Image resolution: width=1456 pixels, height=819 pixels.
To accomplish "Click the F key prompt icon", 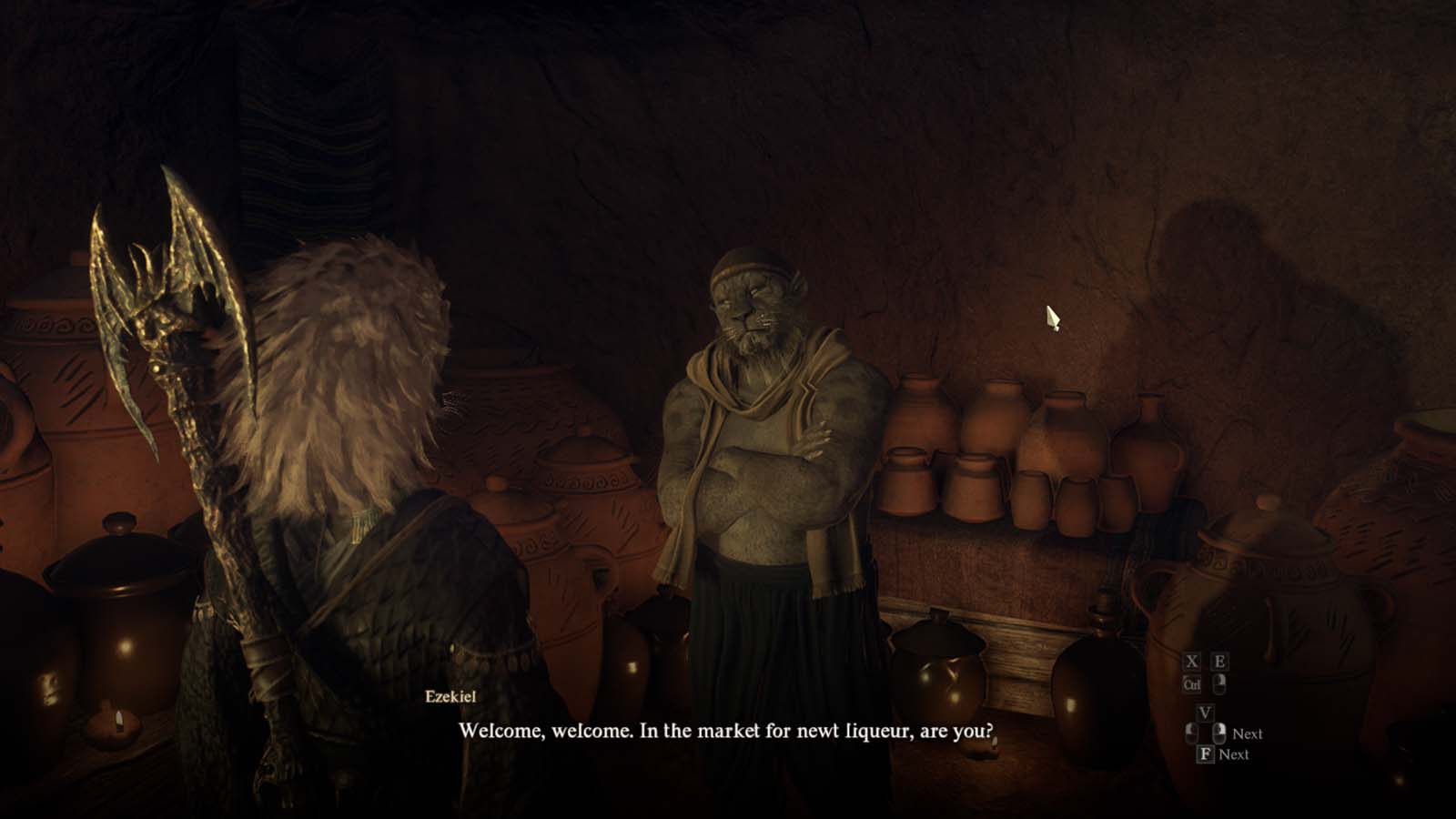I will click(x=1206, y=753).
